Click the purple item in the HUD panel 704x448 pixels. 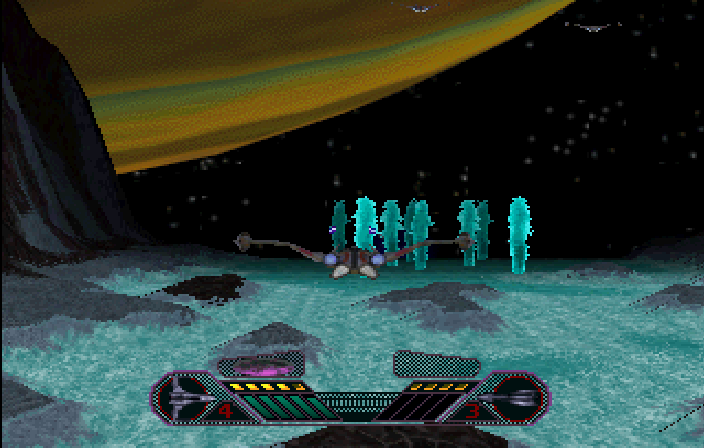pyautogui.click(x=262, y=365)
